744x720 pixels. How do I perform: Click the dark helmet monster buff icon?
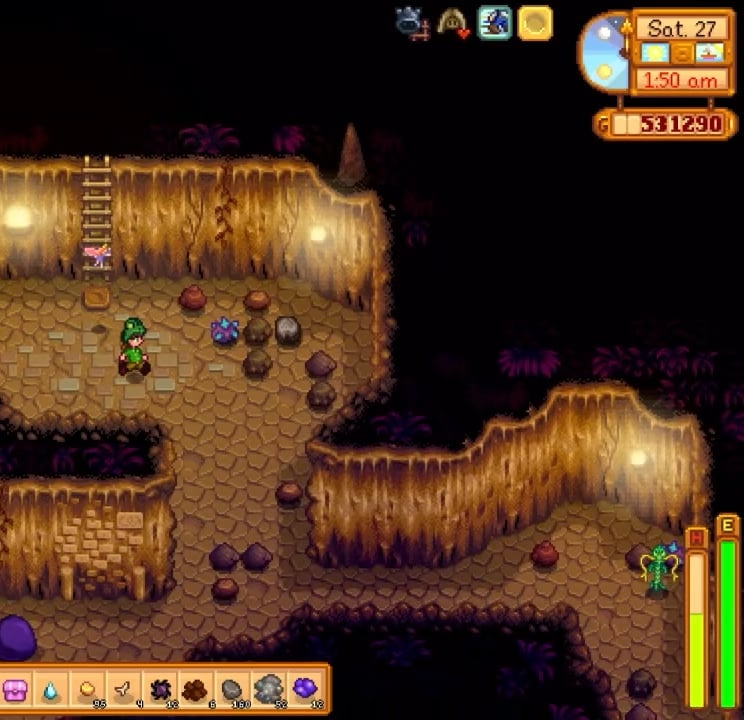411,22
